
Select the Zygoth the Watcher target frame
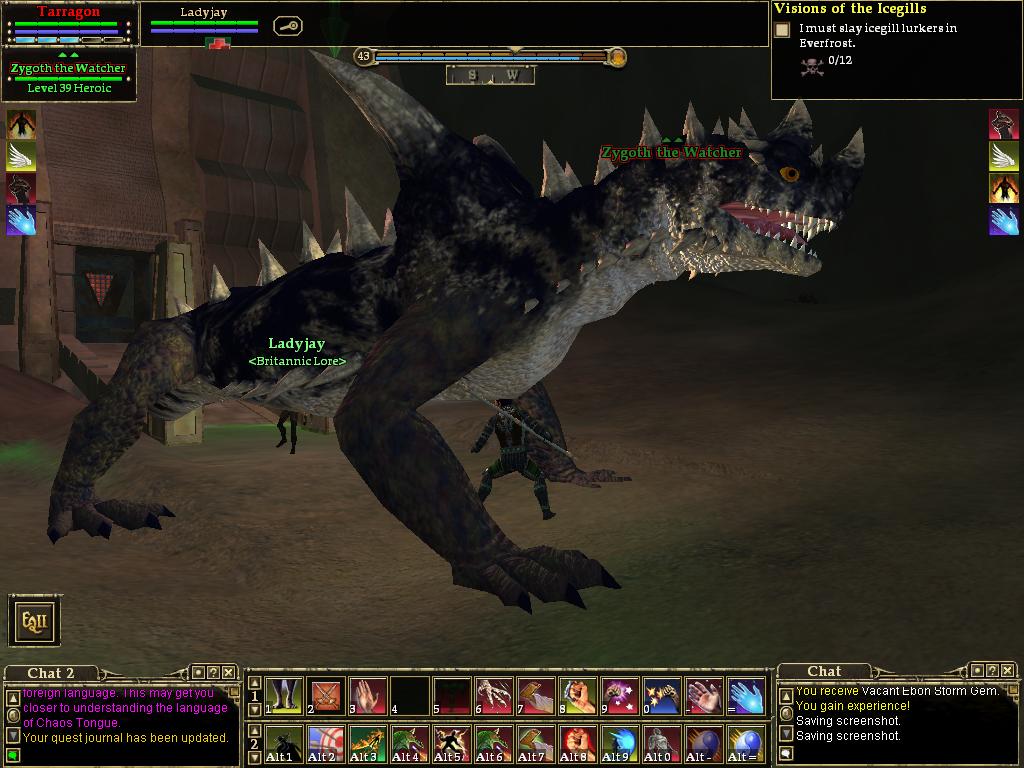point(68,77)
